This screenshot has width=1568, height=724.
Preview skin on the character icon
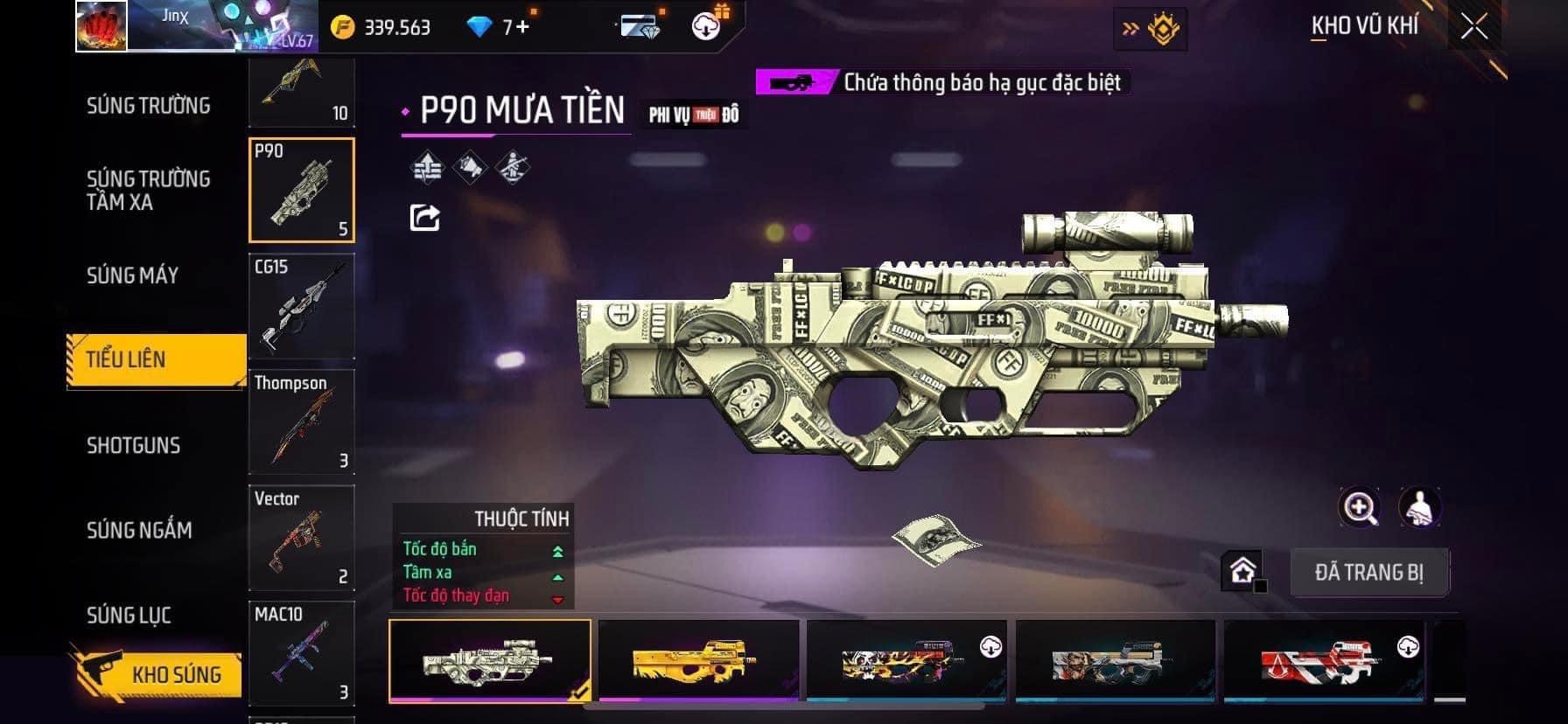pos(1419,507)
